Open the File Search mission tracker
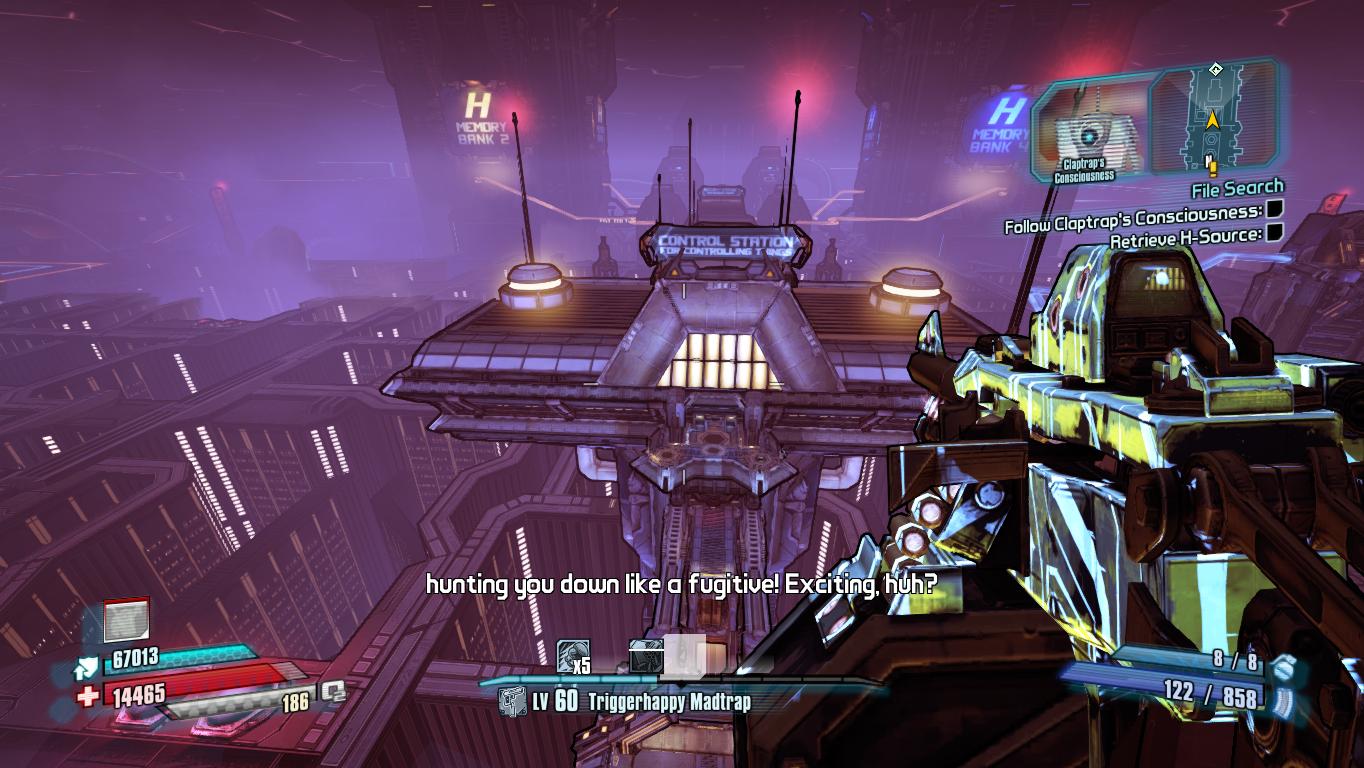 coord(1237,187)
